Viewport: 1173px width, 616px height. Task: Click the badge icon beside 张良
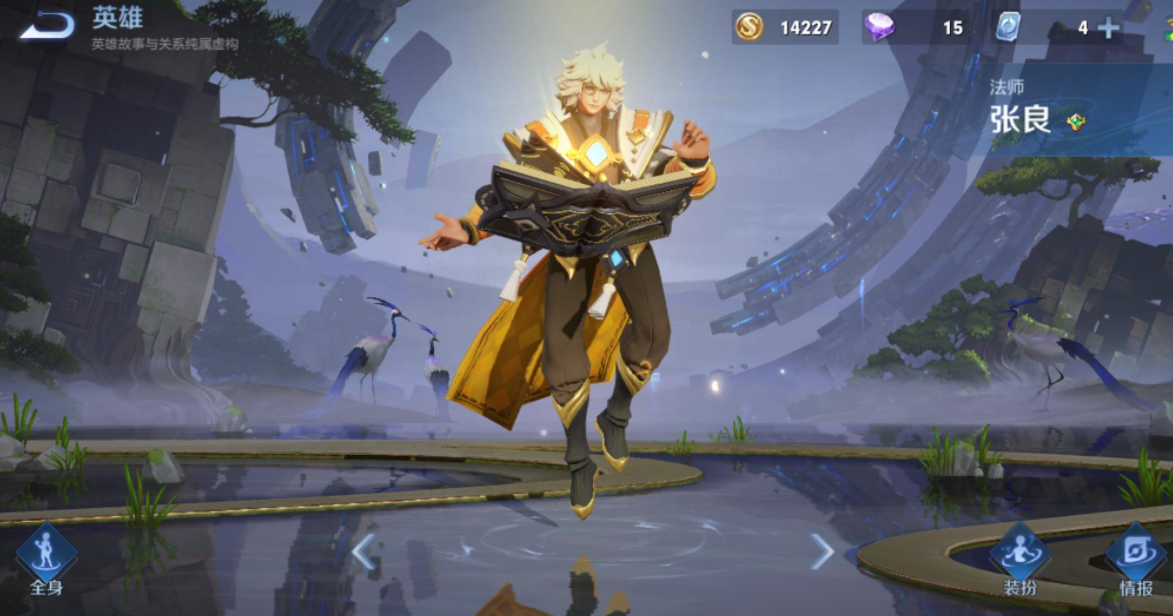[1076, 122]
